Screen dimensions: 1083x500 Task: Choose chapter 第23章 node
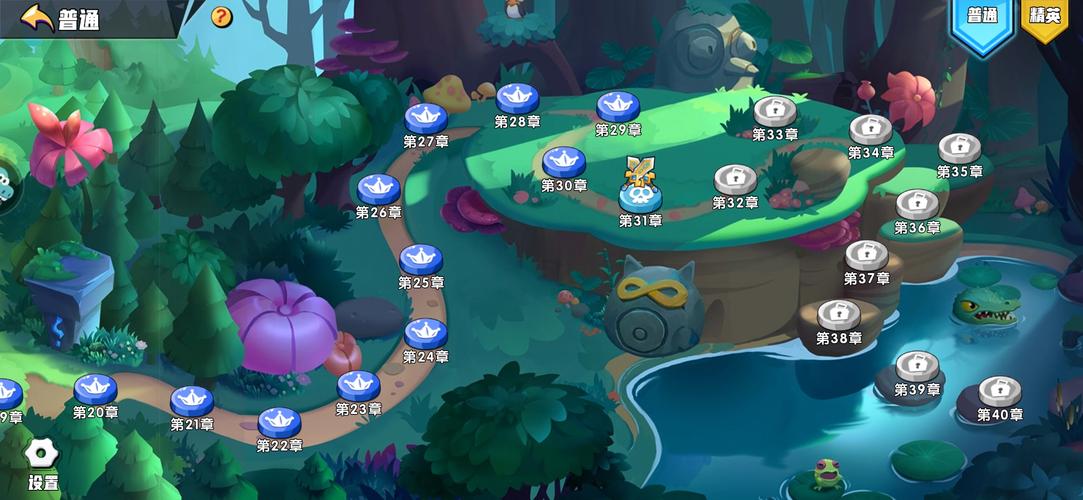[358, 384]
